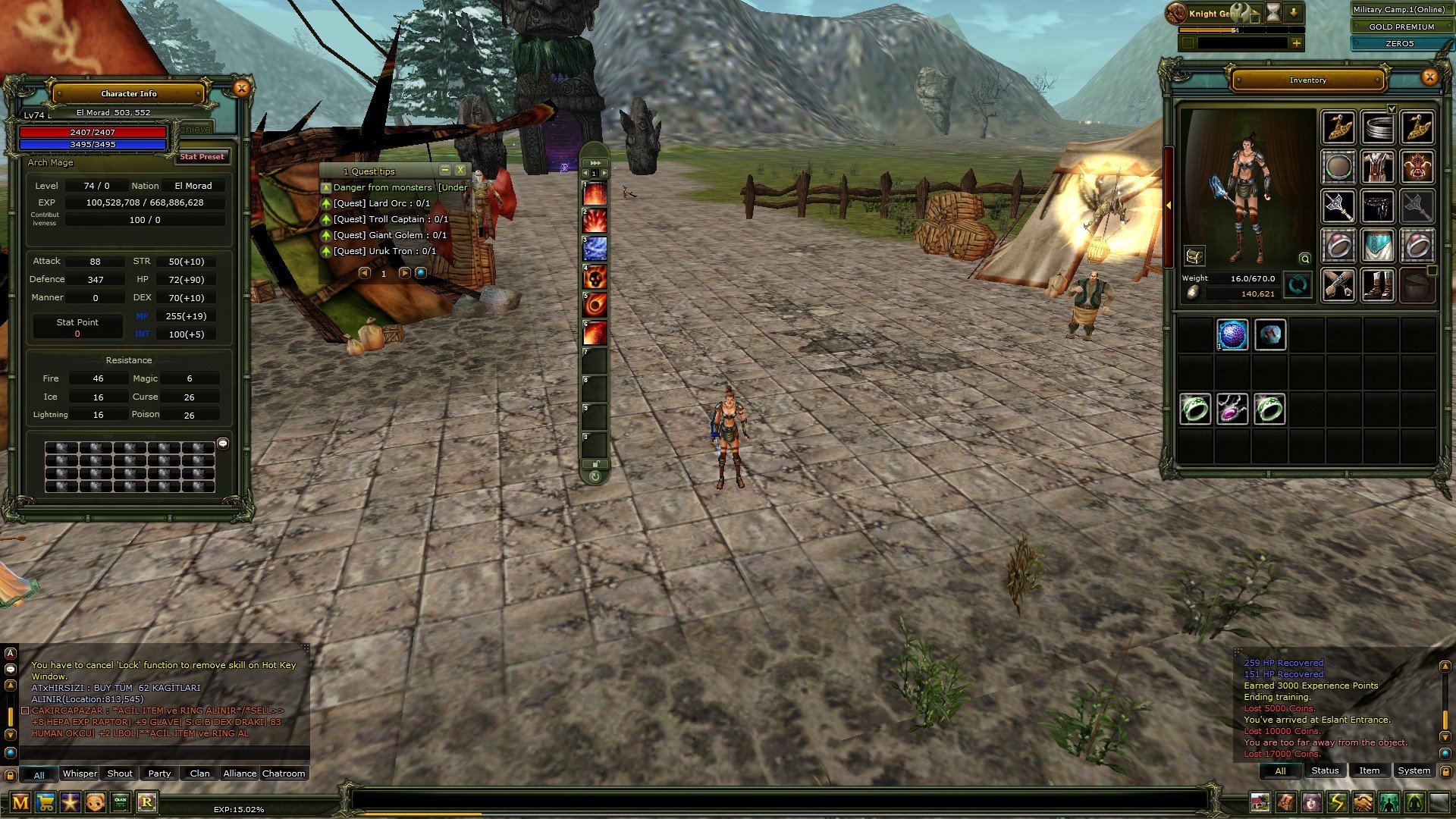Click the golden M merchant icon
Viewport: 1456px width, 819px height.
20,801
